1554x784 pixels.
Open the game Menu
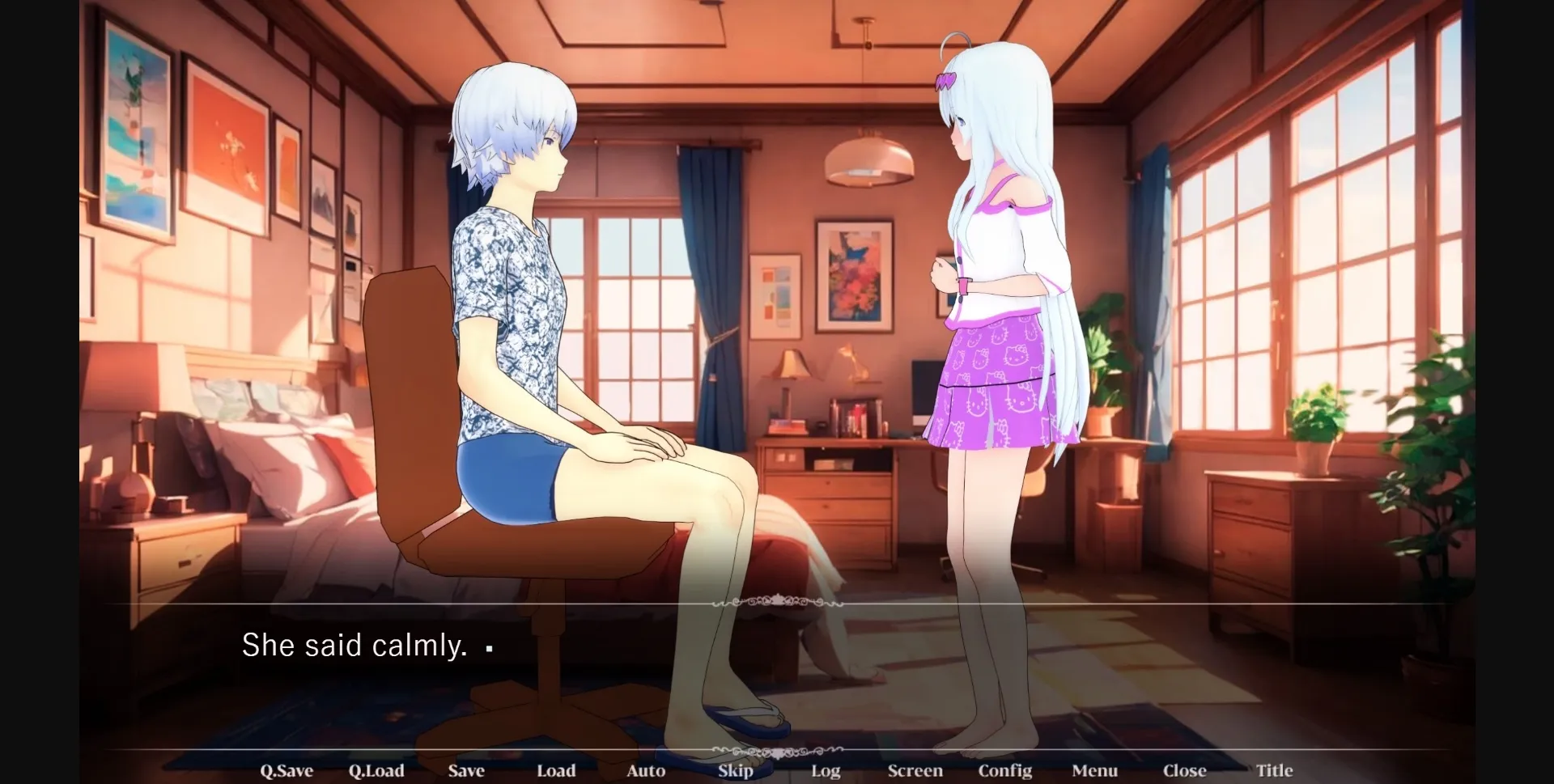[x=1094, y=770]
